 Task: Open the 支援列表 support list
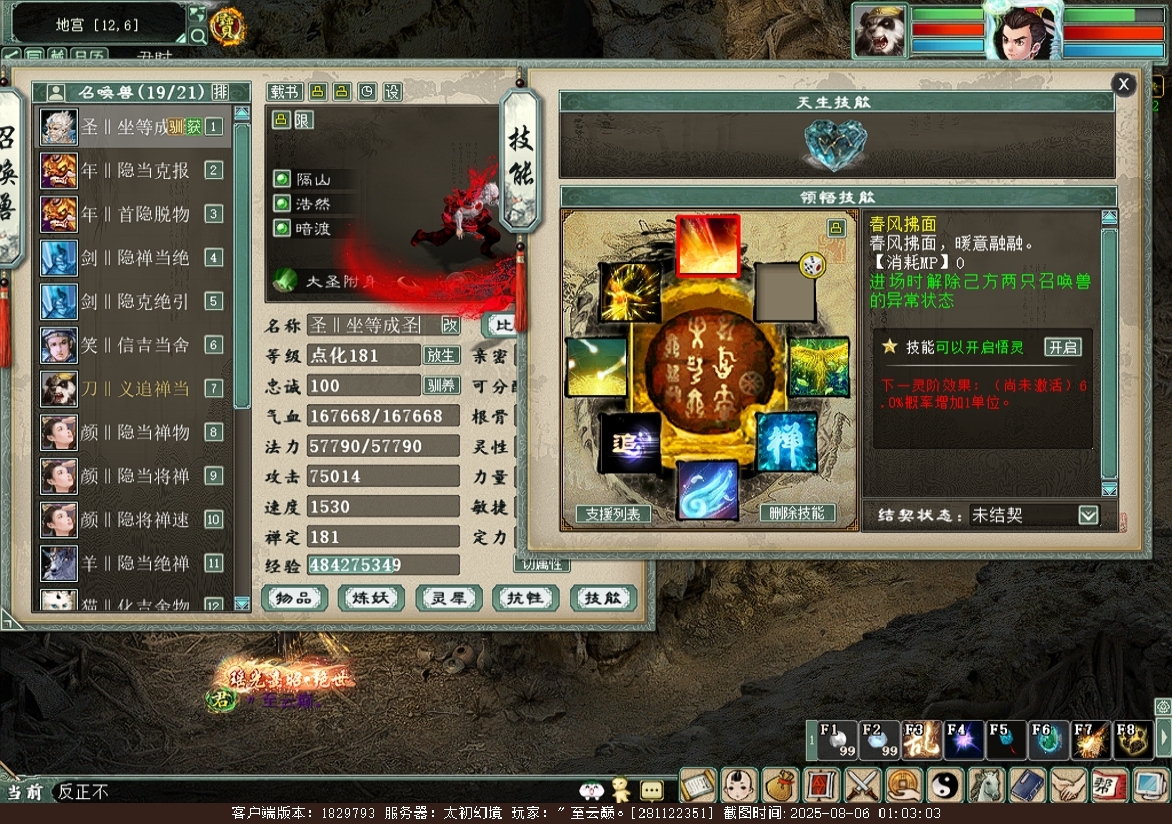613,514
